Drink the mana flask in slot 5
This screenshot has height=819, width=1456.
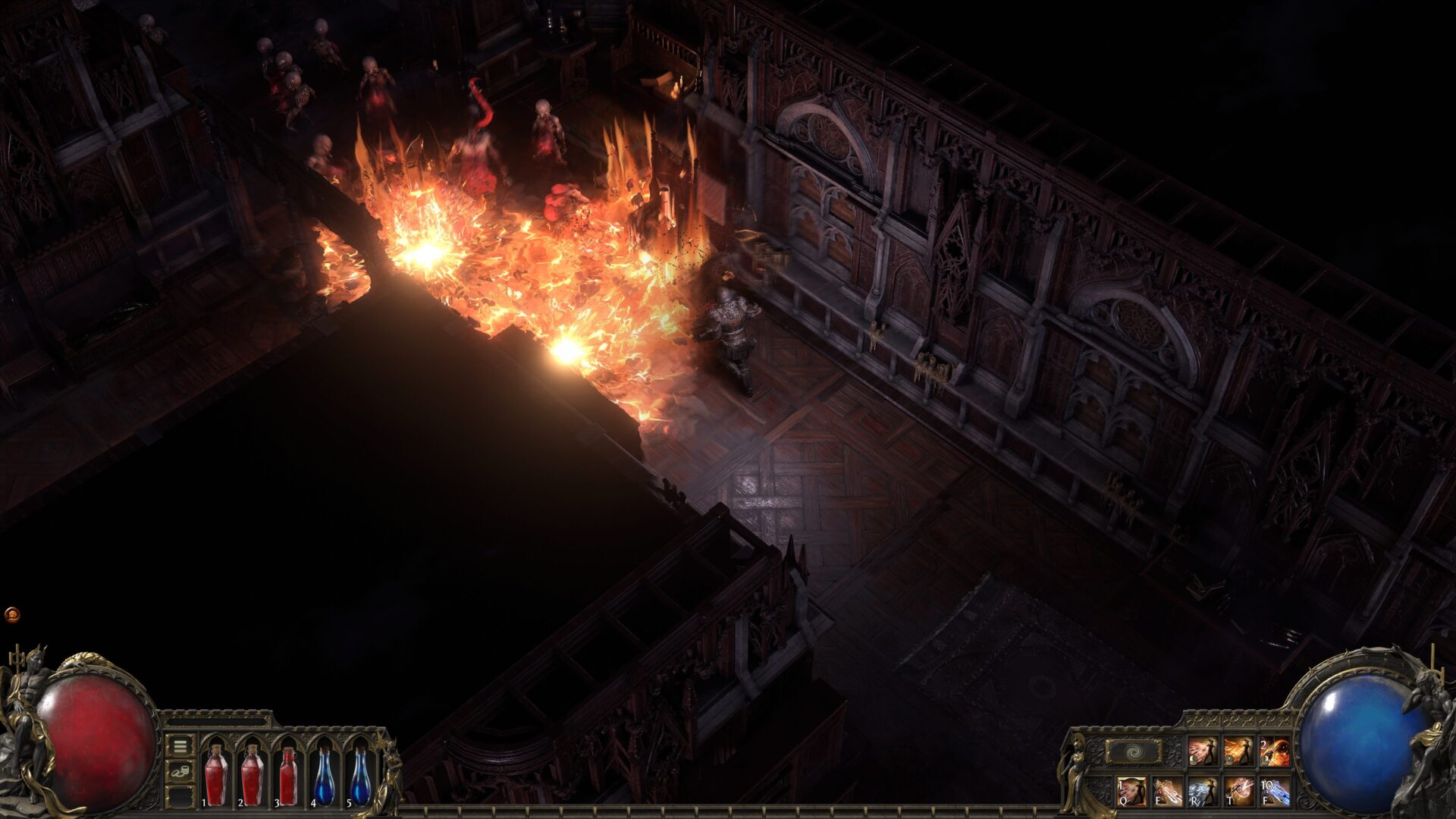362,777
